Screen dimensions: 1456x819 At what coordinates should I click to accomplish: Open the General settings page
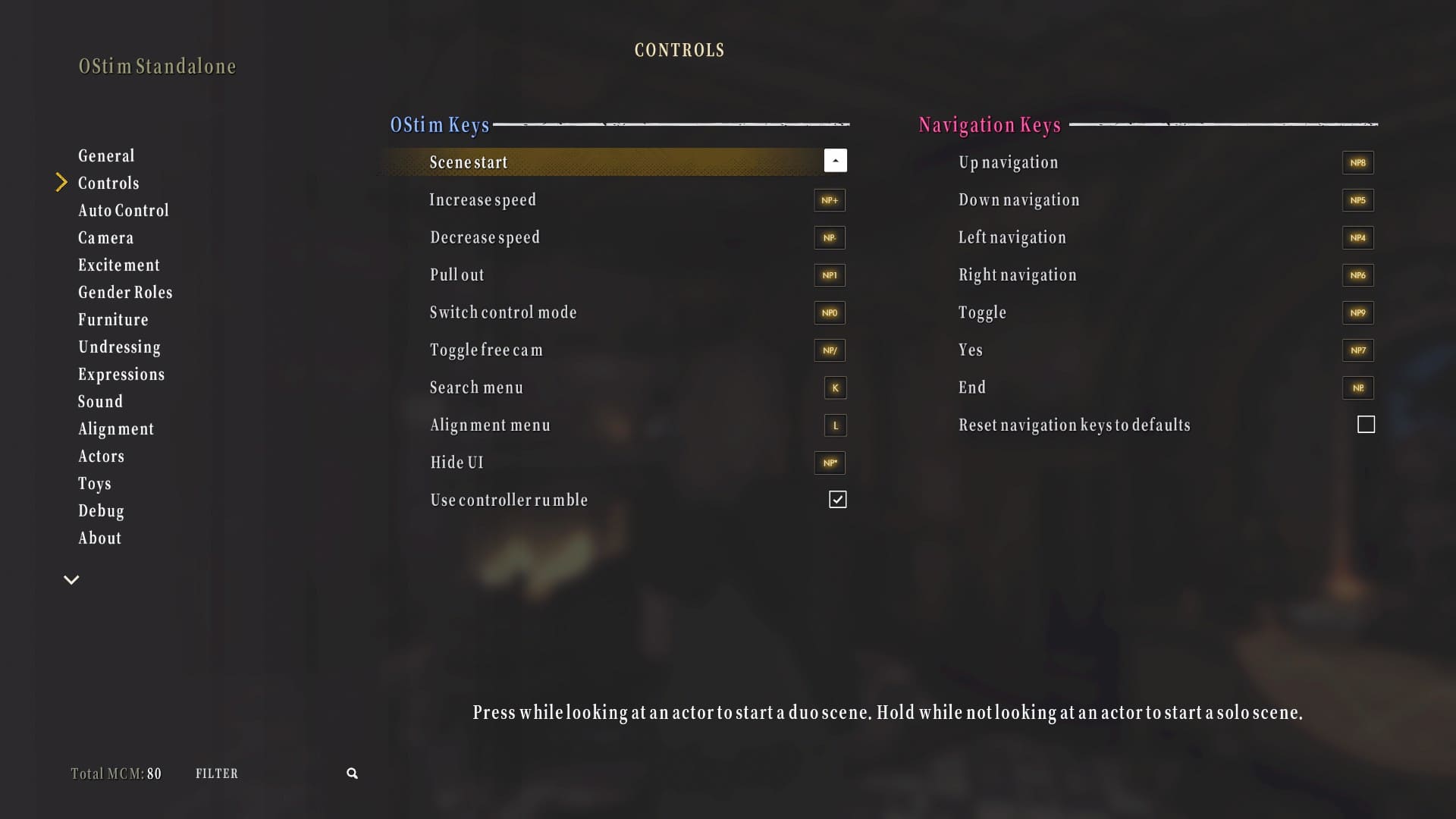(x=106, y=155)
